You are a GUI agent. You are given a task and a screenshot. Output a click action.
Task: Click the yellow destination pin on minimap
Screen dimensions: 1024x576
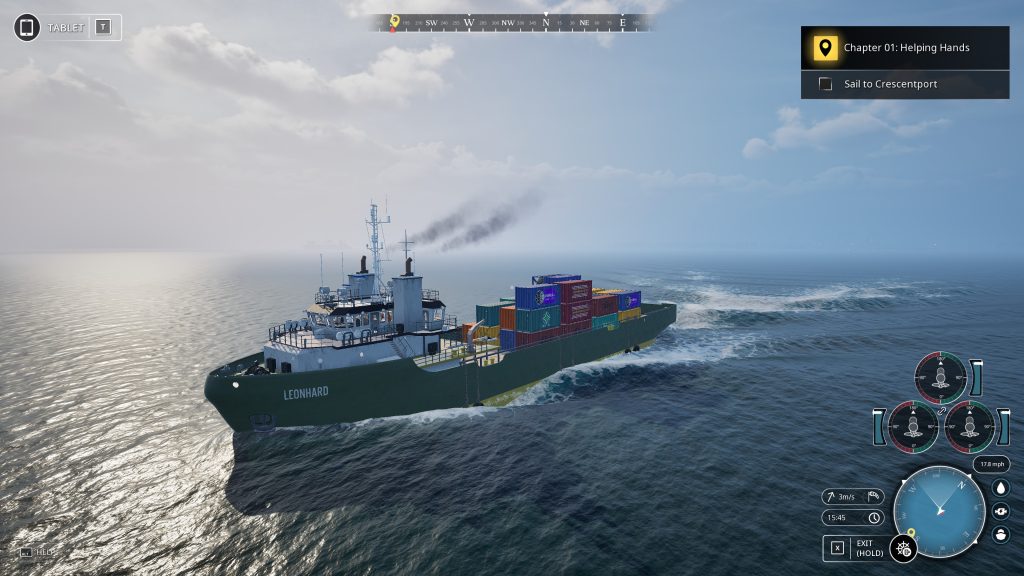[911, 532]
